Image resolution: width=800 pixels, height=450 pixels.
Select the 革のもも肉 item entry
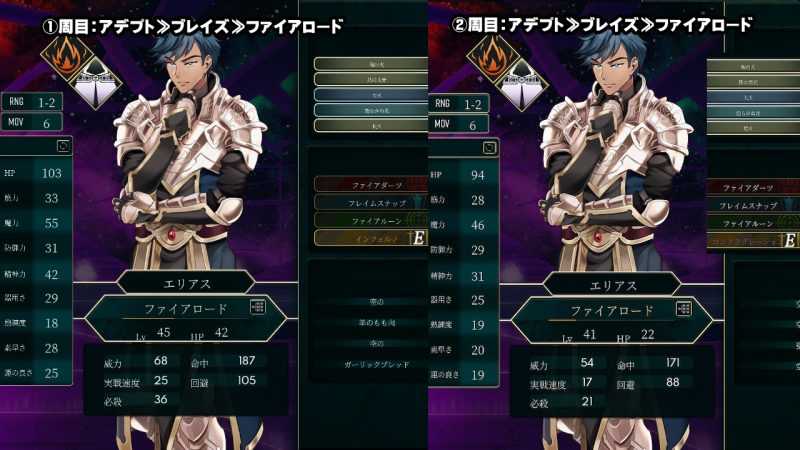coord(361,321)
